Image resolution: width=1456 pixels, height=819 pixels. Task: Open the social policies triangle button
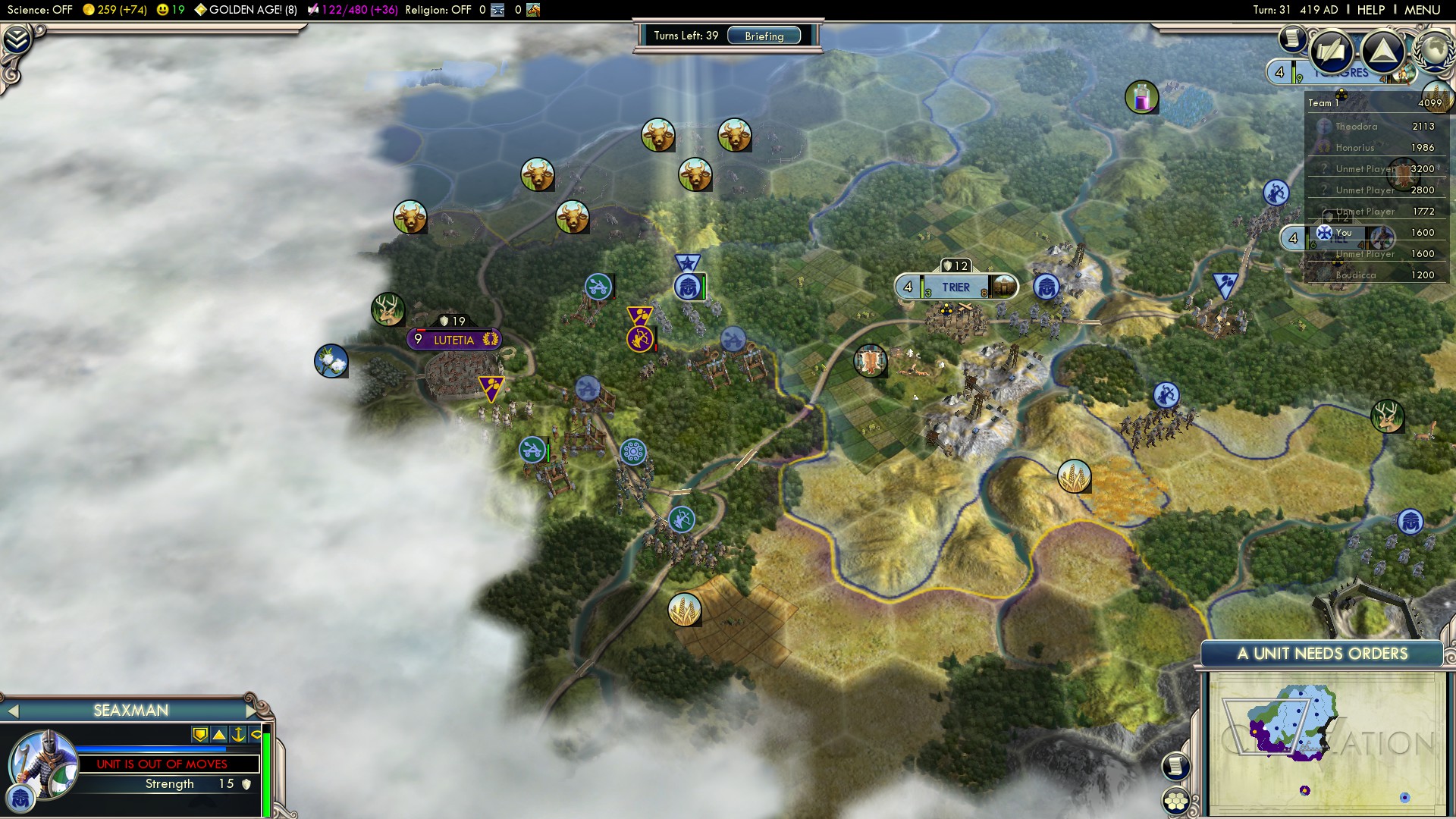point(1382,52)
